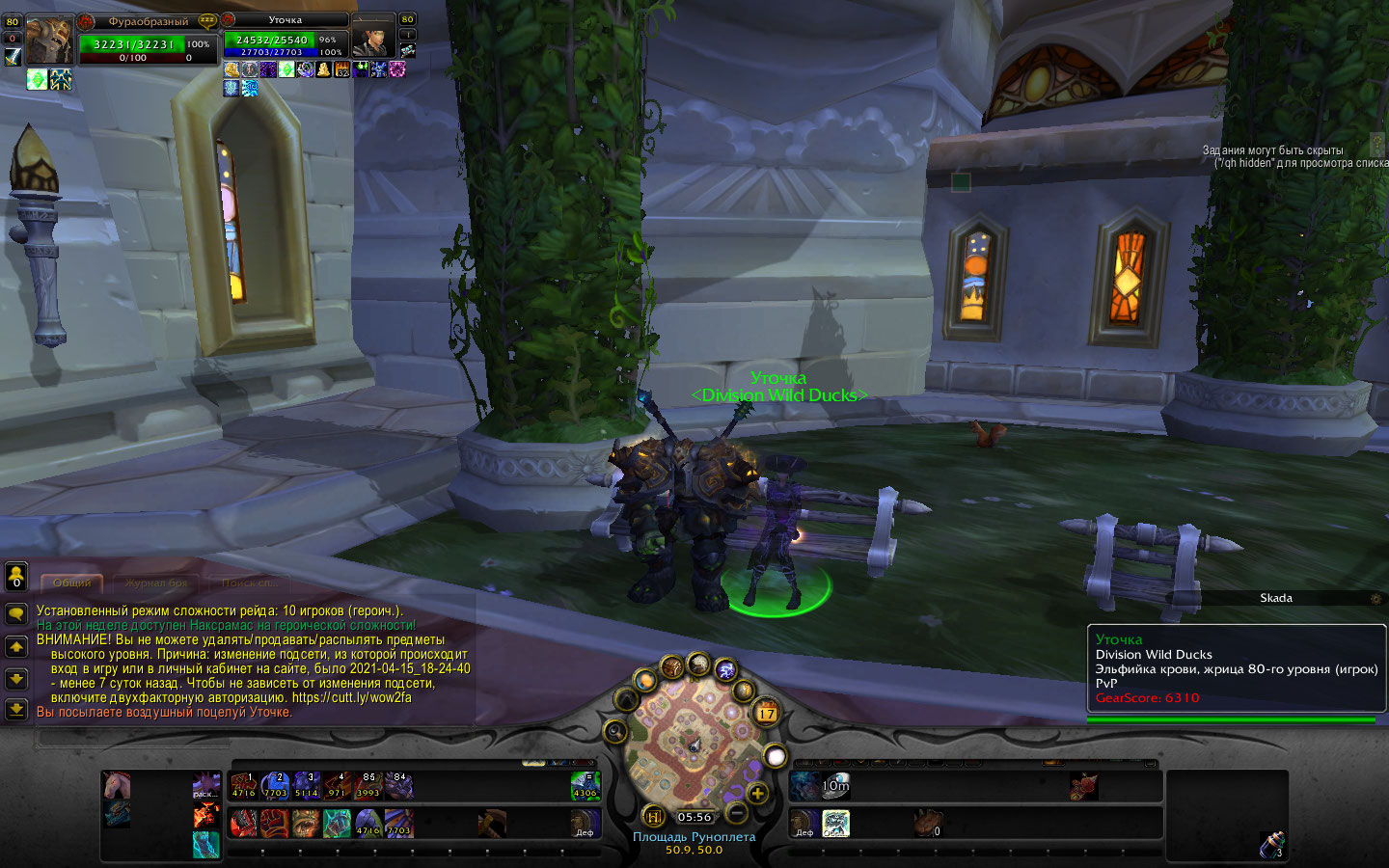Click the tracking magnifier button on minimap
Screen dimensions: 1389x868
pyautogui.click(x=614, y=731)
